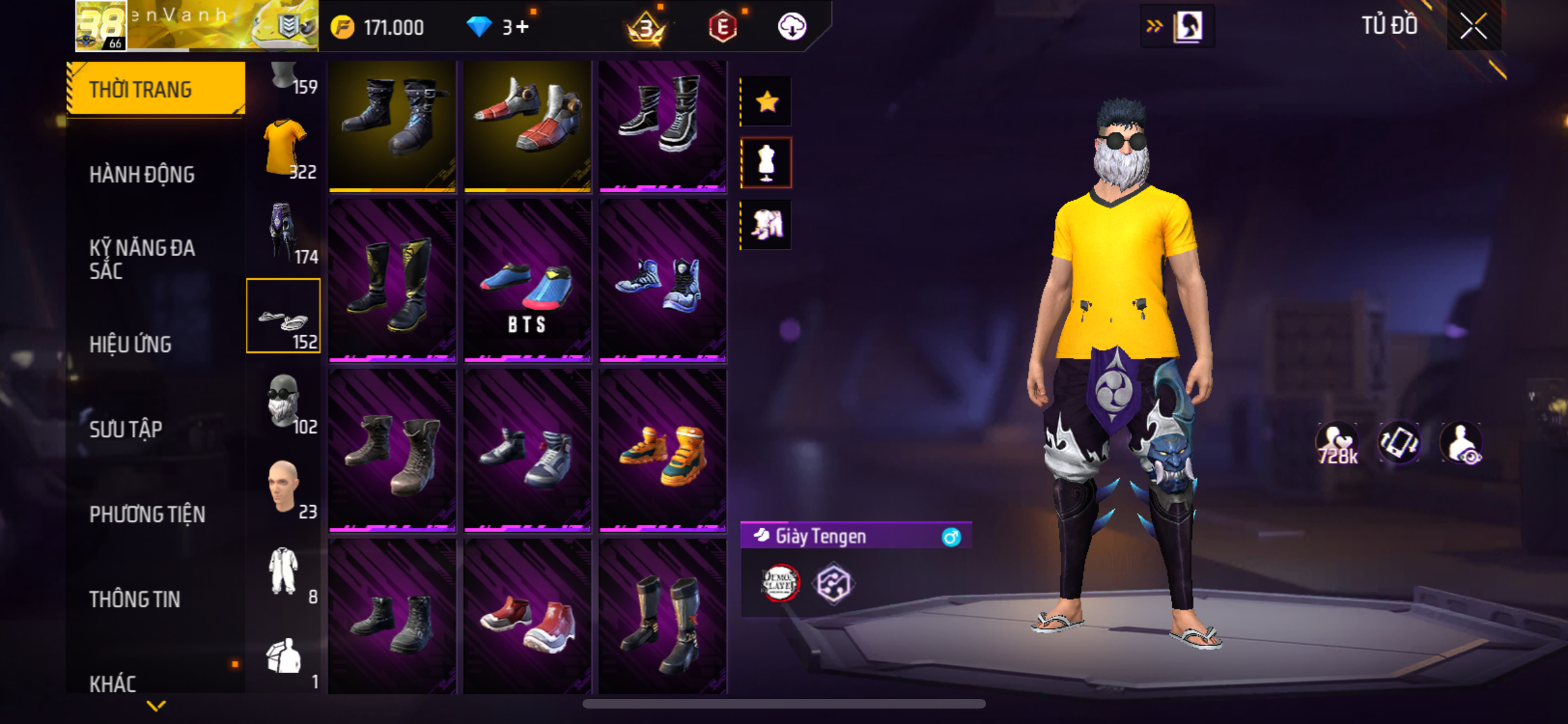Open the Hành Động tab
The width and height of the screenshot is (1568, 724).
click(x=142, y=174)
